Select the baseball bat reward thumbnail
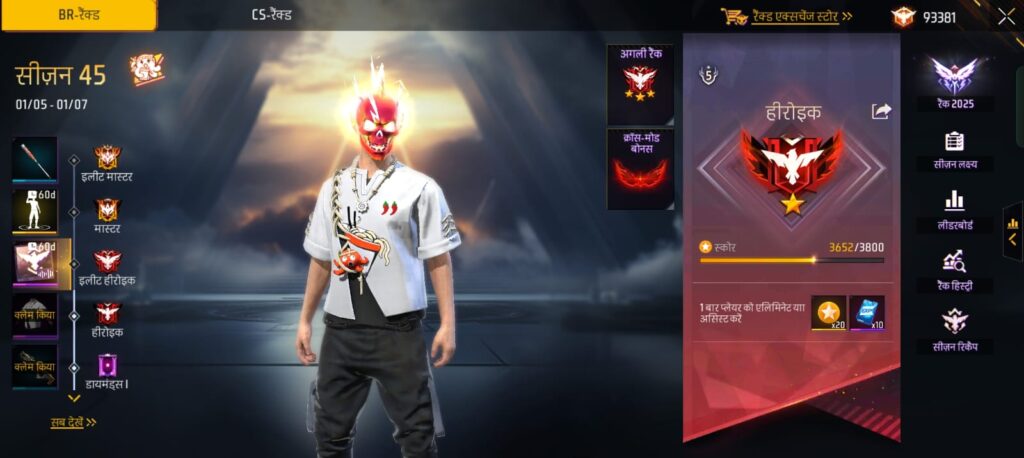This screenshot has height=458, width=1024. click(35, 159)
